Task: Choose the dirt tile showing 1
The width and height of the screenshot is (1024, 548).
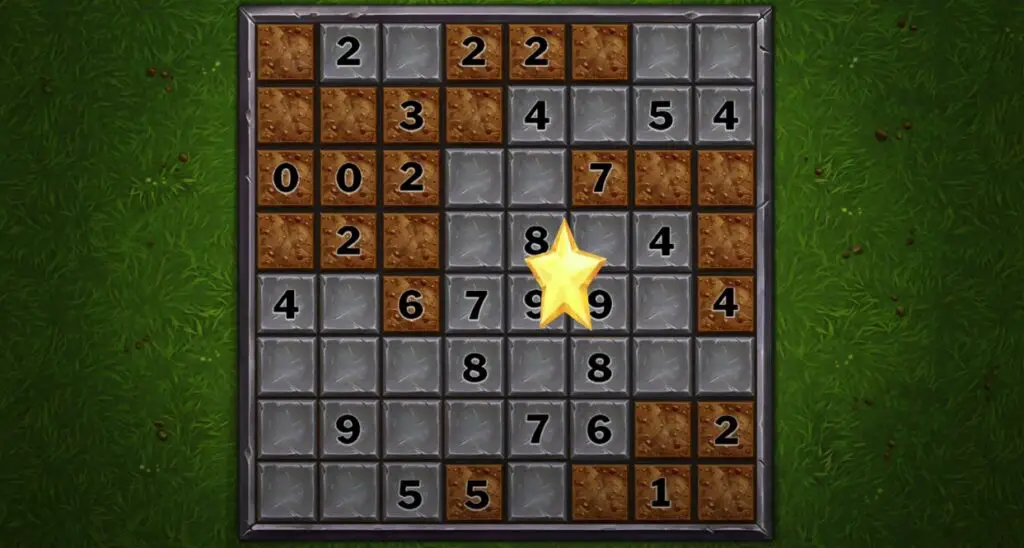Action: [x=661, y=491]
